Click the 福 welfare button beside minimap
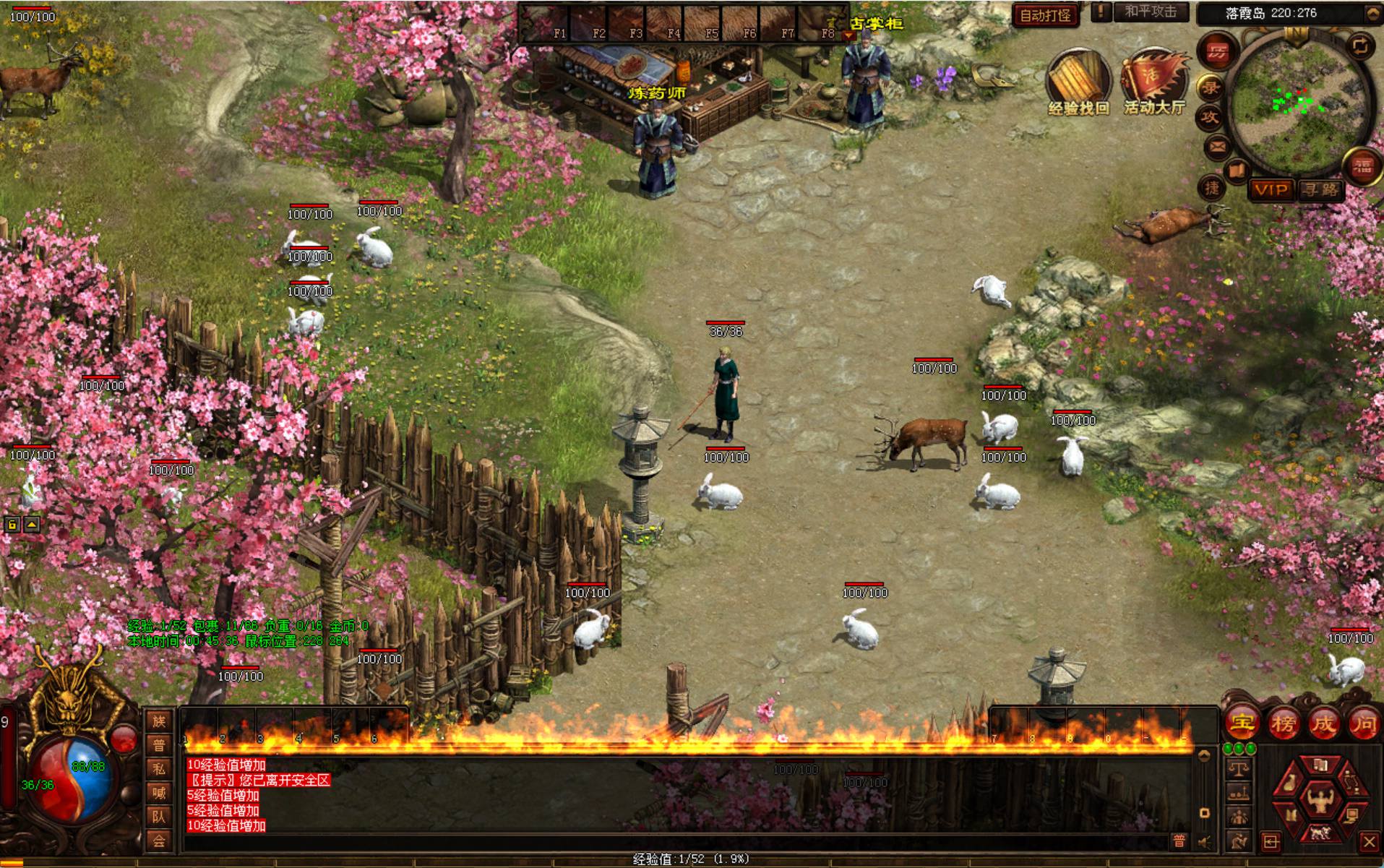This screenshot has height=868, width=1384. click(1362, 167)
